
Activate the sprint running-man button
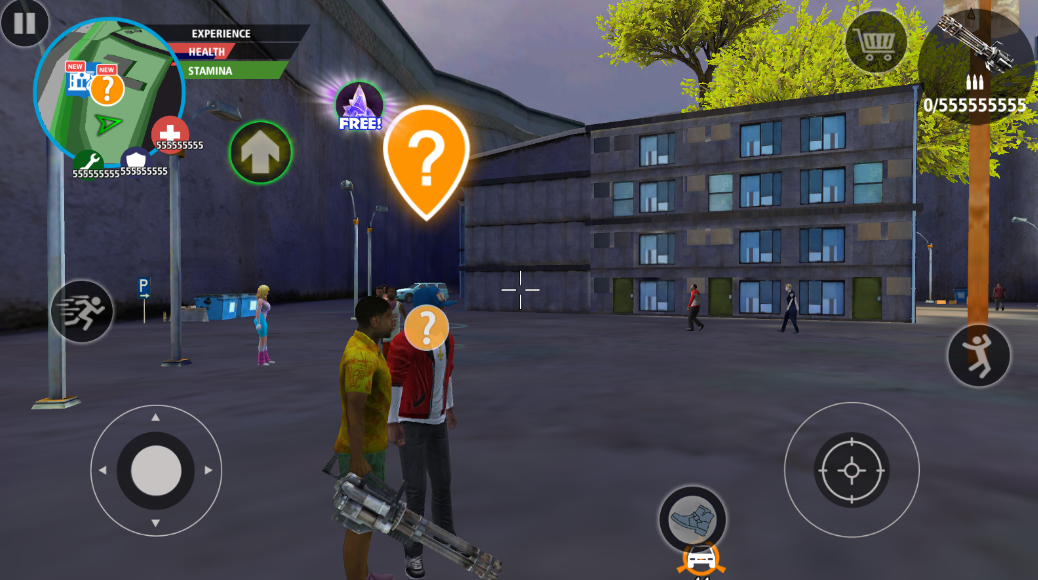click(x=82, y=311)
